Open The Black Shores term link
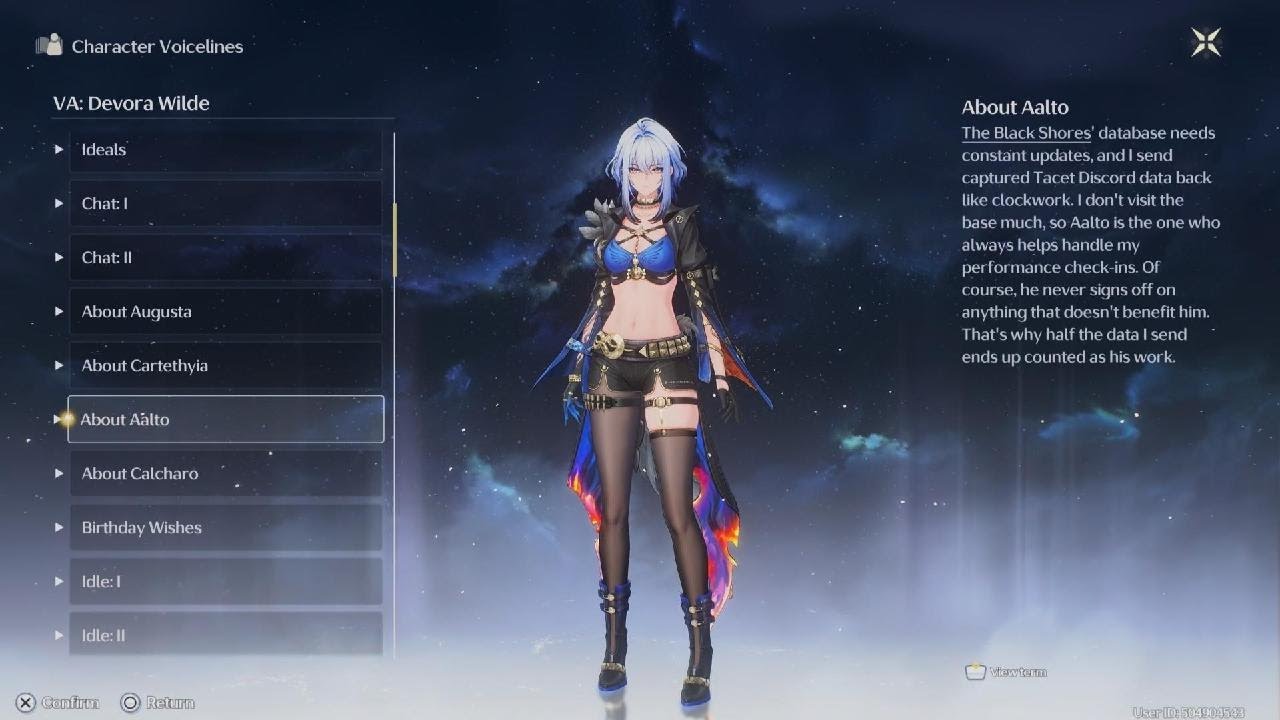Screen dimensions: 1280x720 [x=1026, y=133]
